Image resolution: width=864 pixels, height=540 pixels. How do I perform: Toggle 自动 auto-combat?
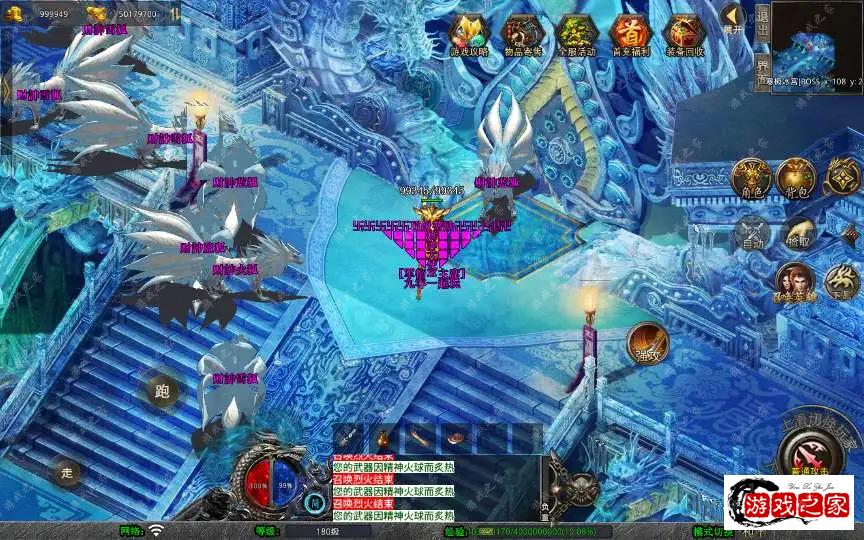click(752, 233)
